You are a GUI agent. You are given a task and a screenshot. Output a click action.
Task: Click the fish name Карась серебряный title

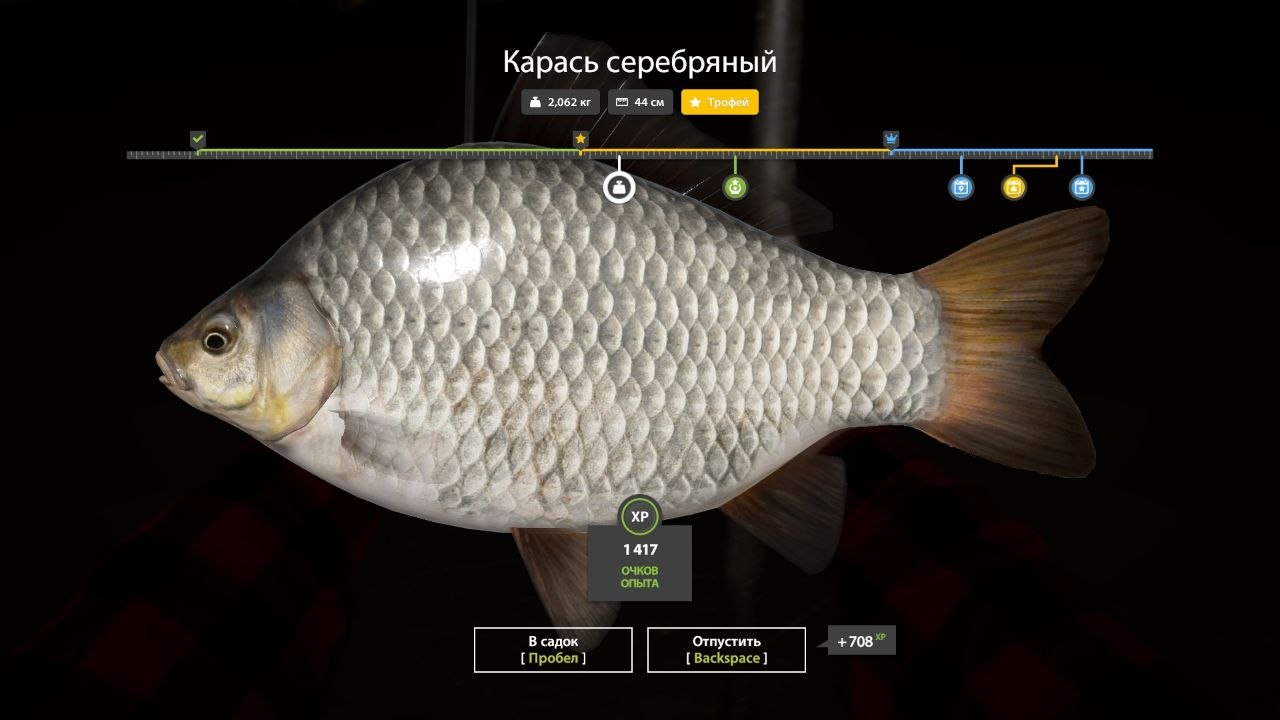(640, 61)
